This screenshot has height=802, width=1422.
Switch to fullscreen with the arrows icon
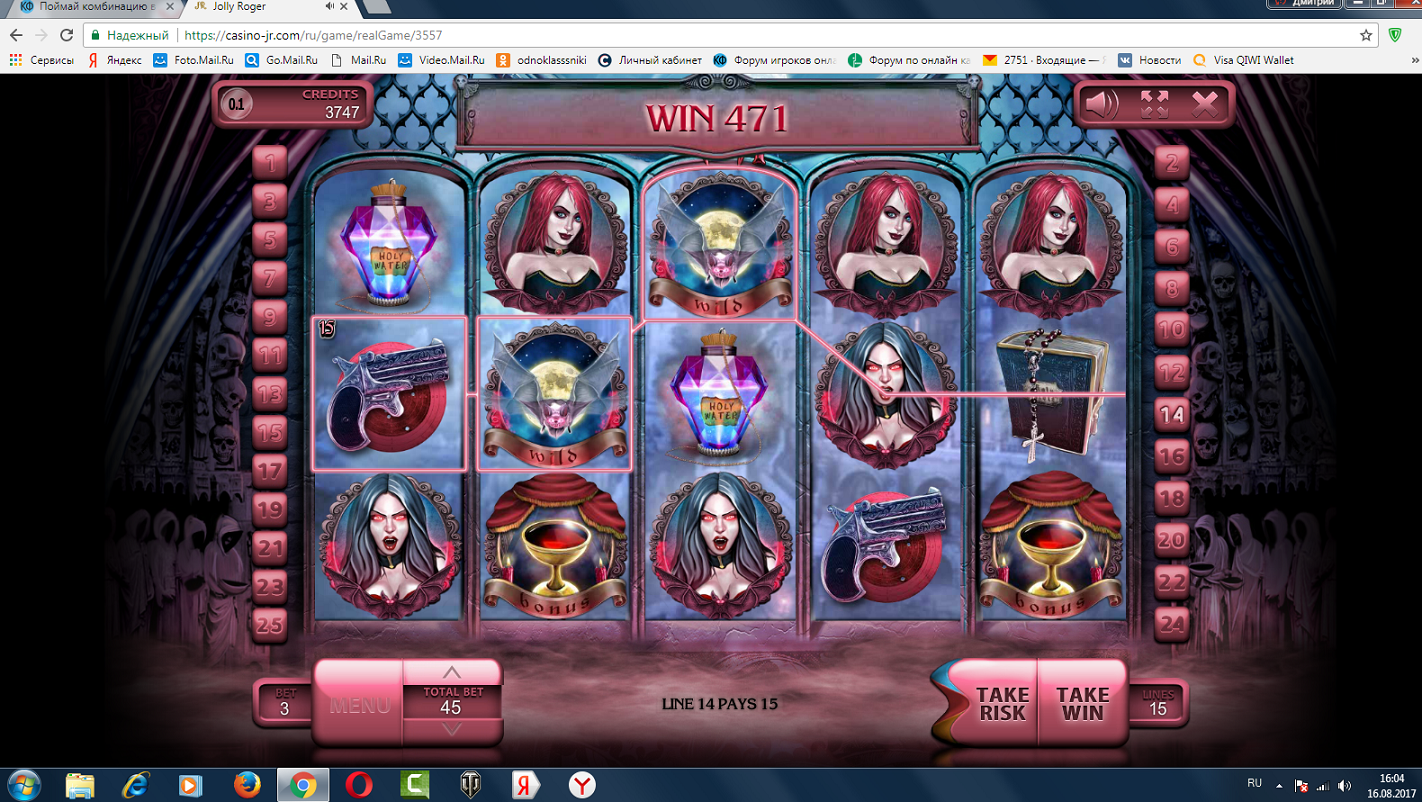tap(1154, 104)
